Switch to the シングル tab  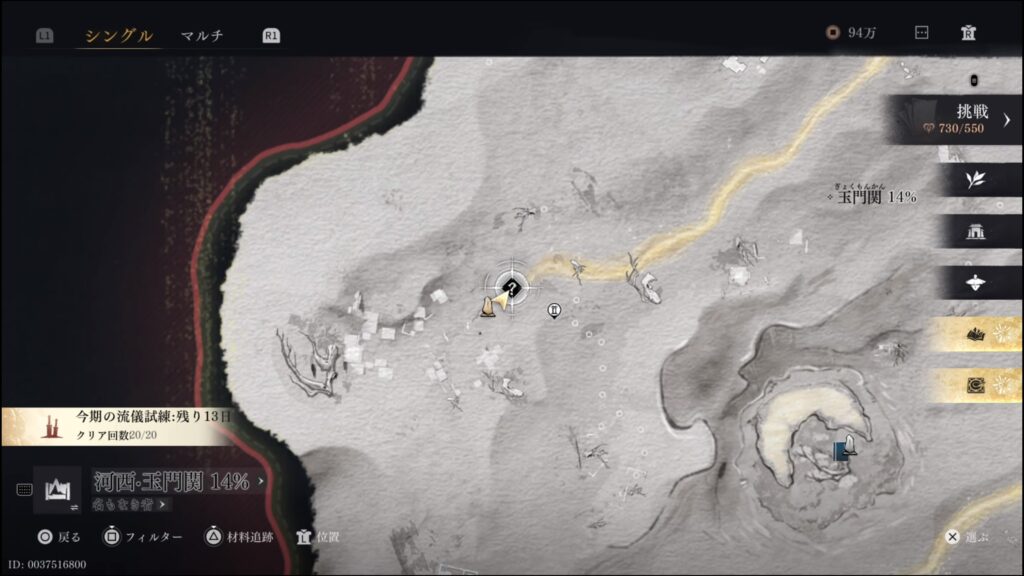119,36
